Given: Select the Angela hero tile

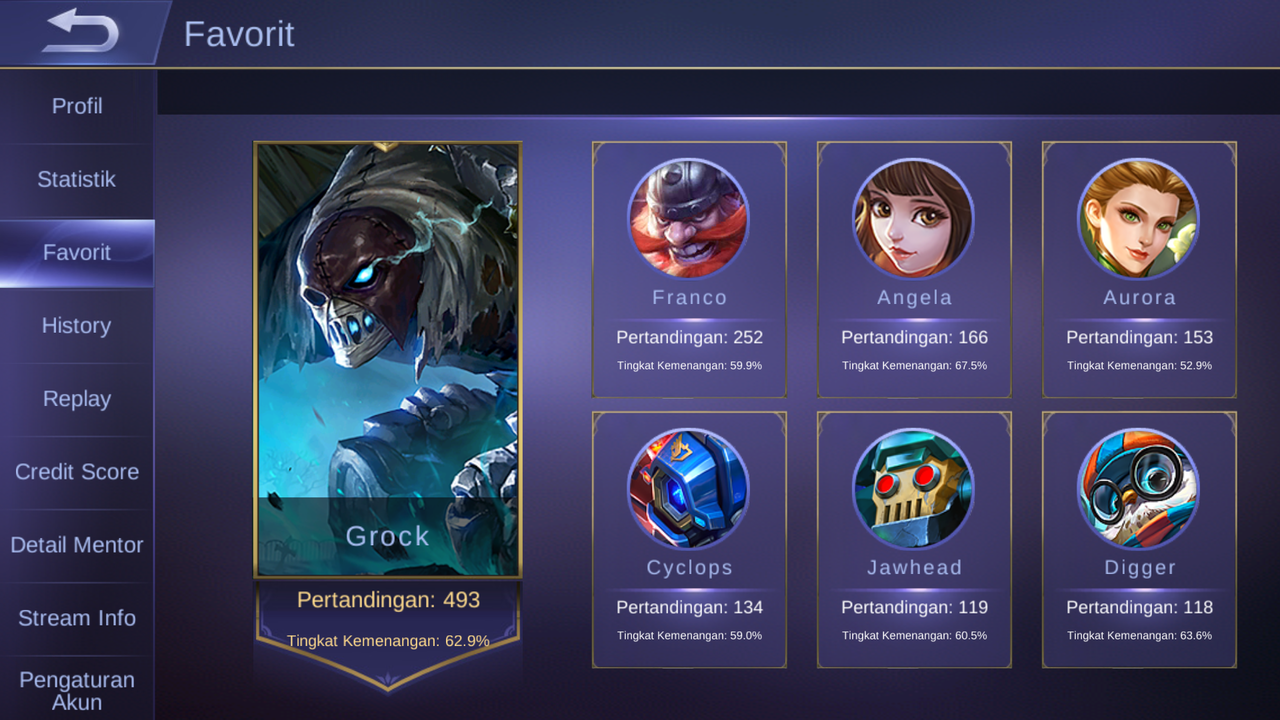Looking at the screenshot, I should coord(914,270).
